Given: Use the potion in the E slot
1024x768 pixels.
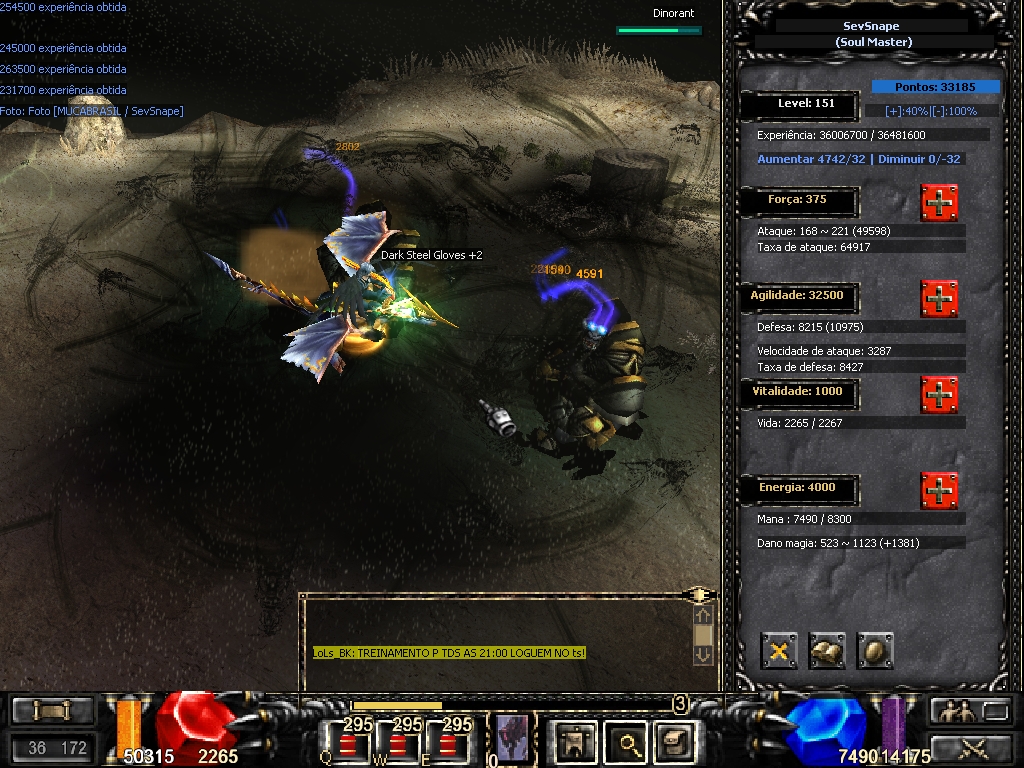Looking at the screenshot, I should [x=447, y=742].
